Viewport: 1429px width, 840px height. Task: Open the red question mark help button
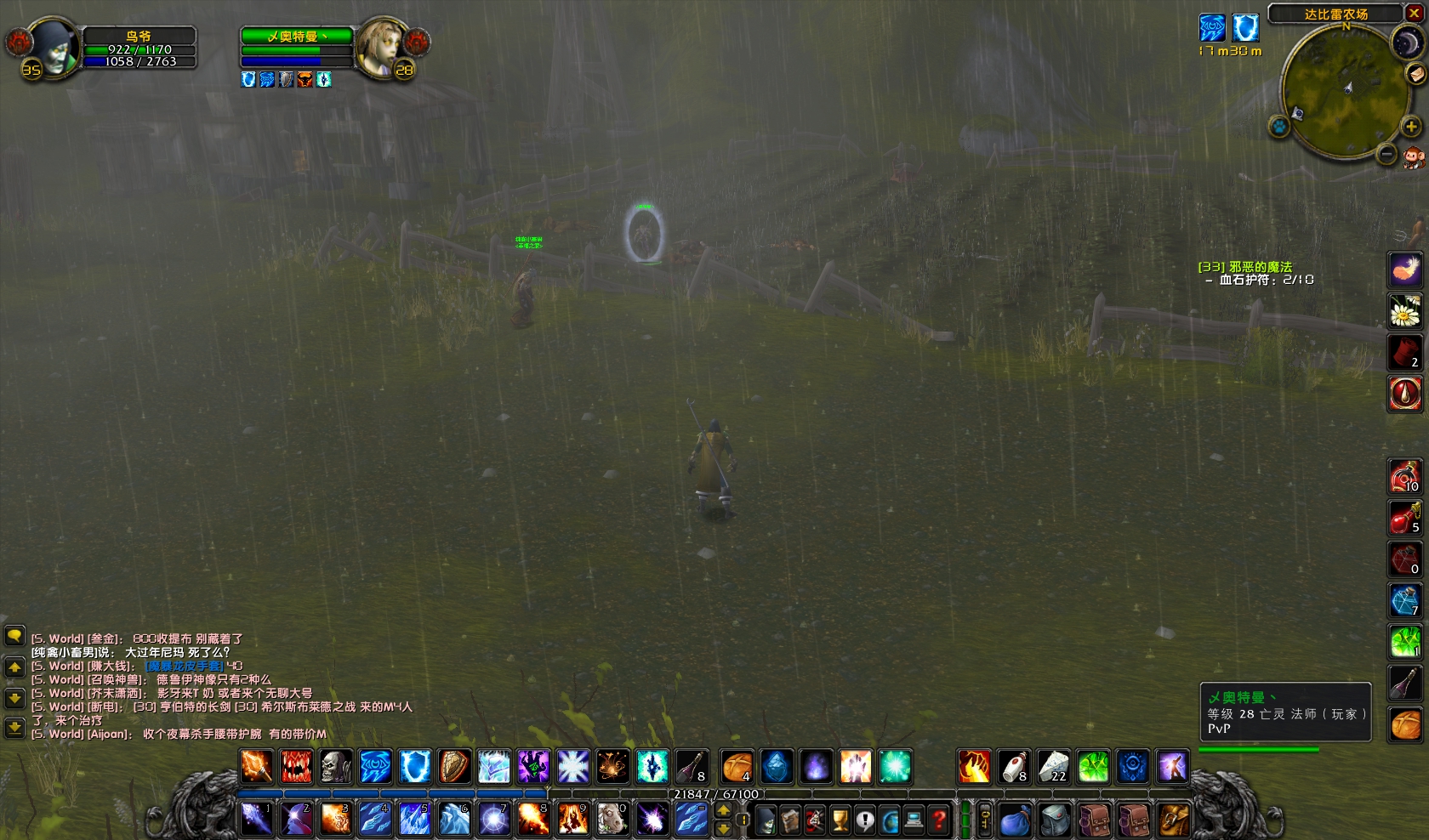tap(939, 820)
